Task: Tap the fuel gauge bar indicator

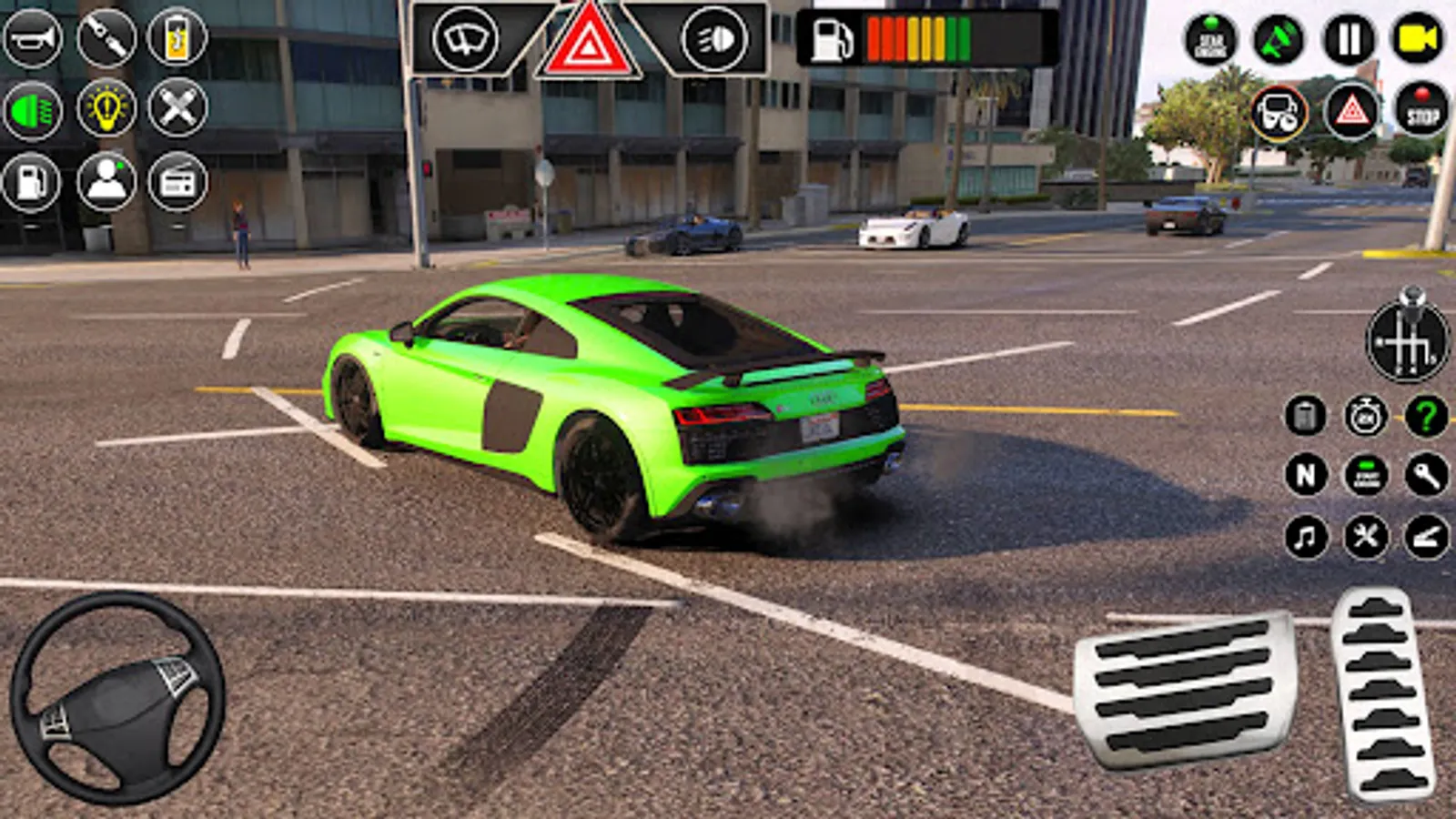Action: point(919,38)
